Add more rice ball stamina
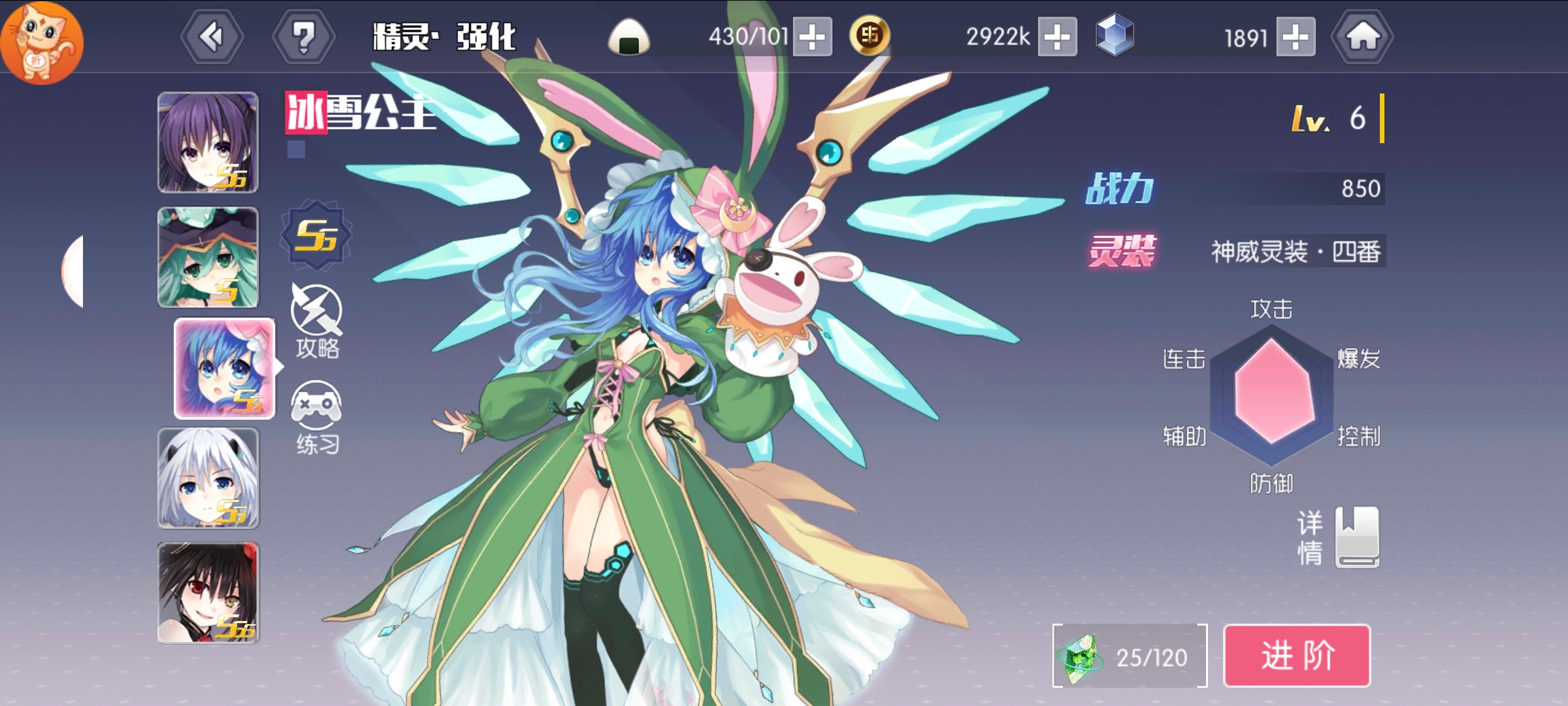 click(x=812, y=37)
